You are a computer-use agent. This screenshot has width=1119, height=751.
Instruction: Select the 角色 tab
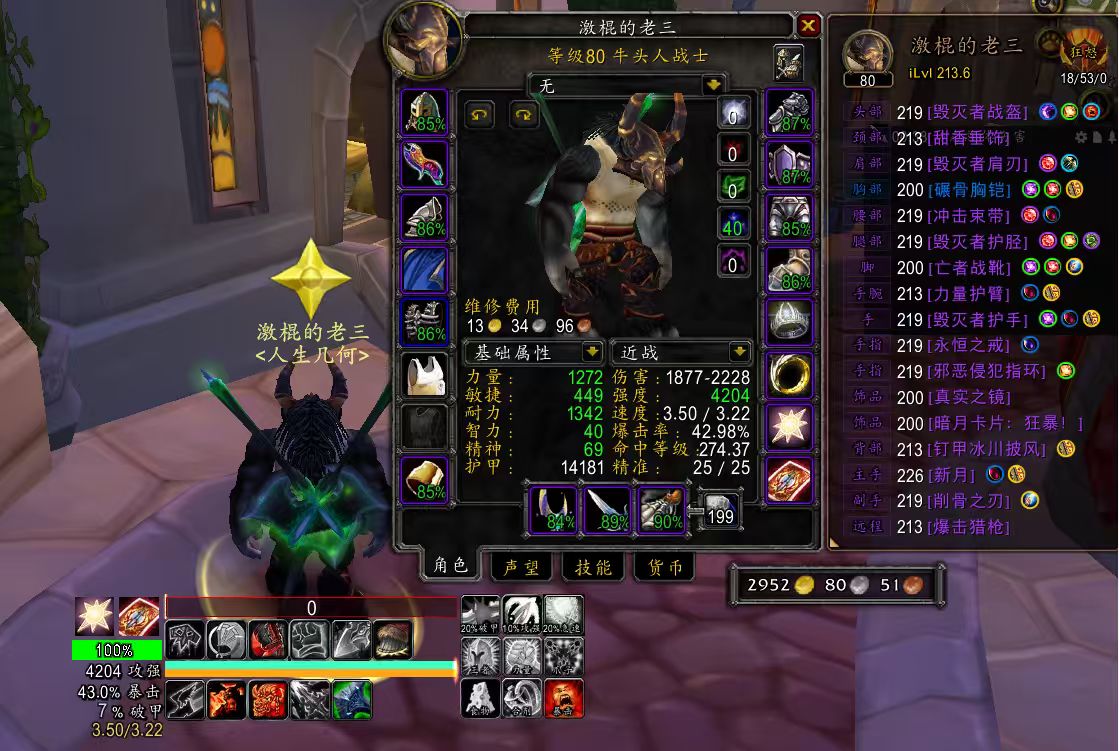pyautogui.click(x=450, y=566)
